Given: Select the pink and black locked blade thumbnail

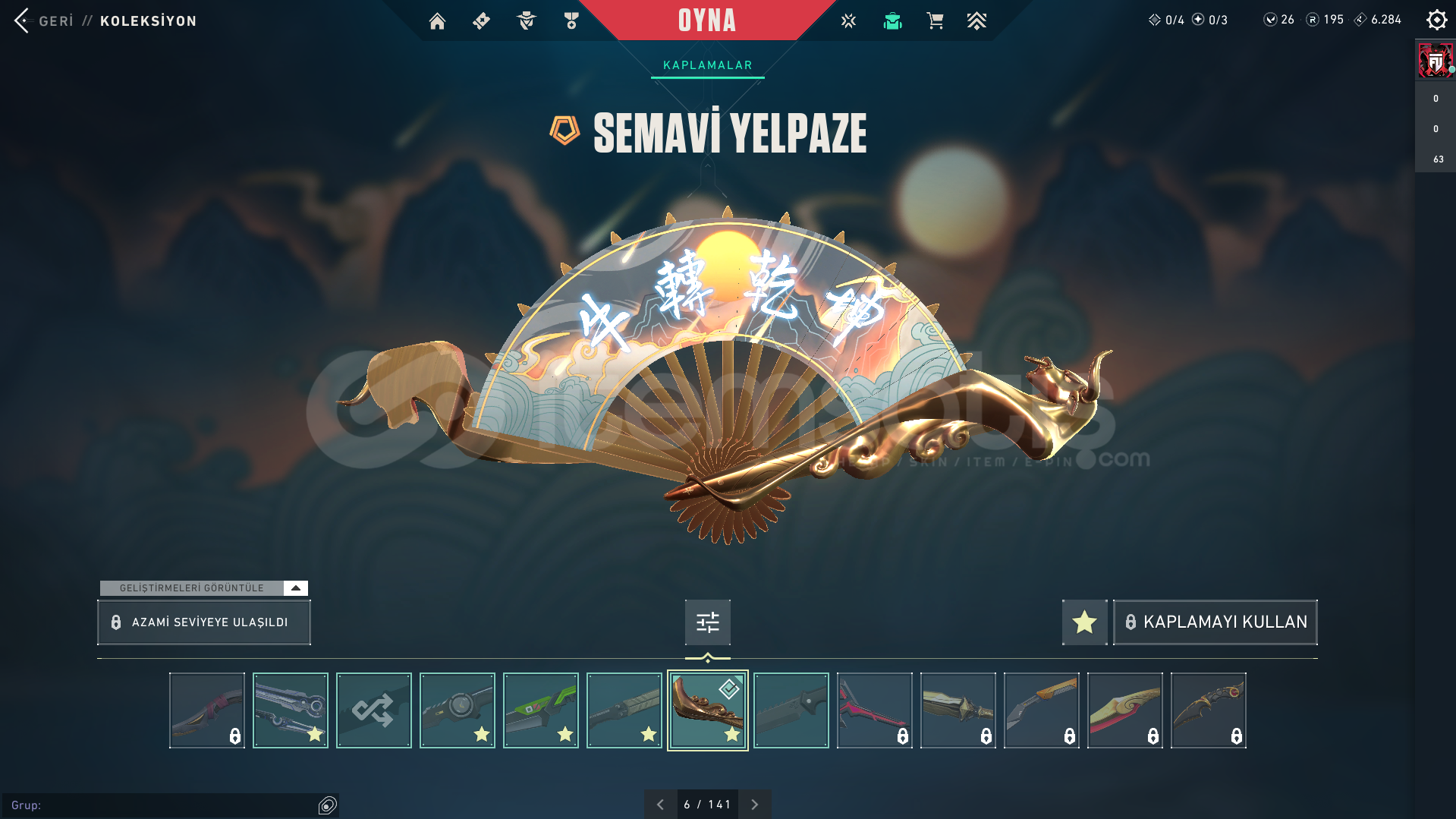Looking at the screenshot, I should click(875, 710).
